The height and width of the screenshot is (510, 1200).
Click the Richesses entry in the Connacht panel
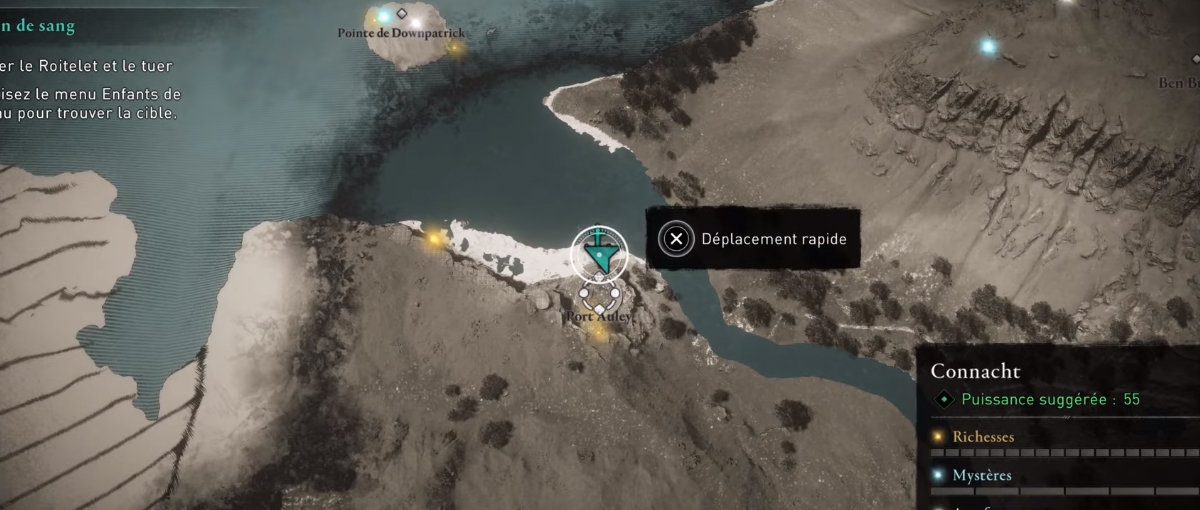[984, 437]
